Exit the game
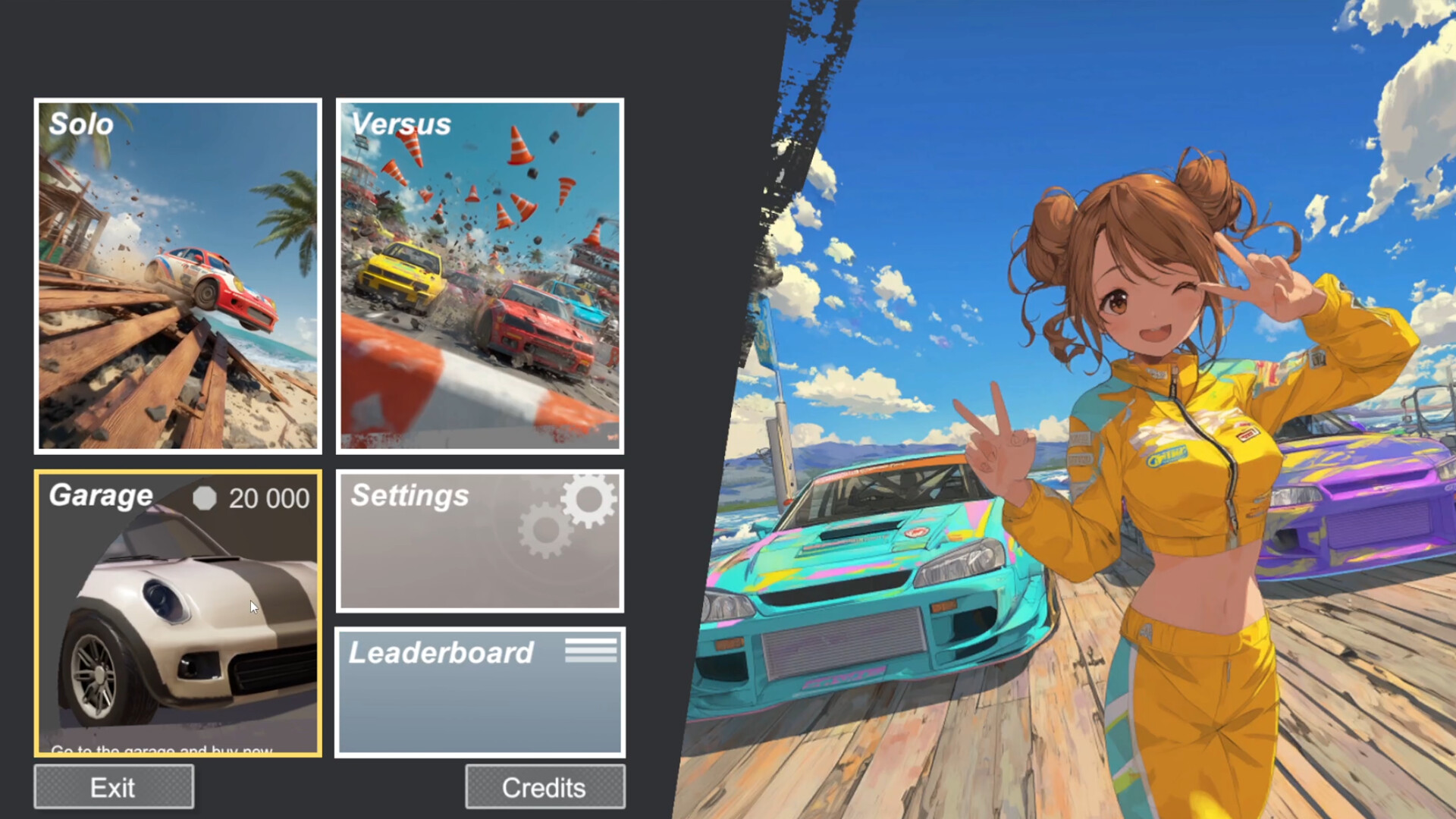The image size is (1456, 819). [x=112, y=786]
